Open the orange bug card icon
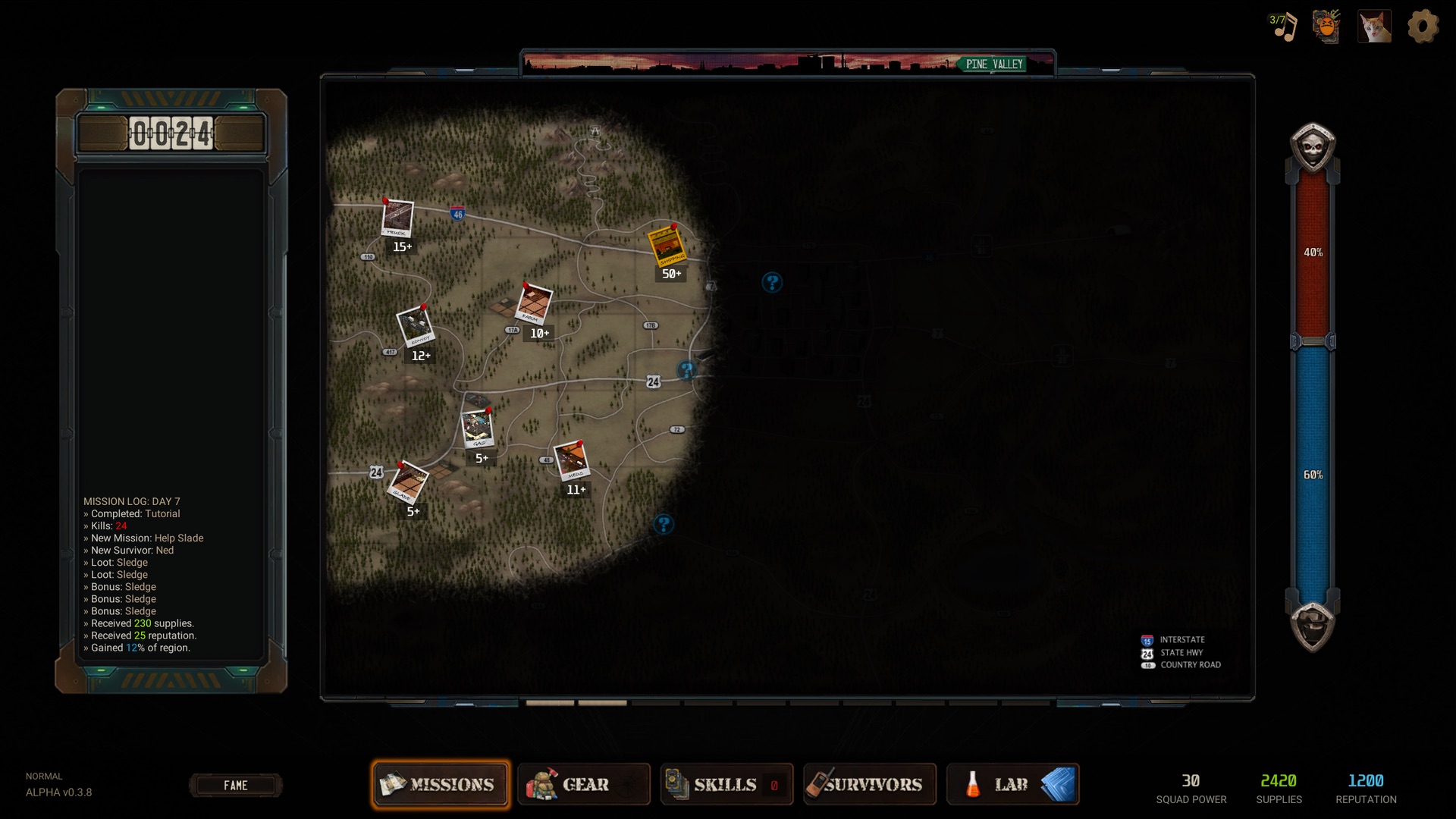 pyautogui.click(x=1327, y=27)
